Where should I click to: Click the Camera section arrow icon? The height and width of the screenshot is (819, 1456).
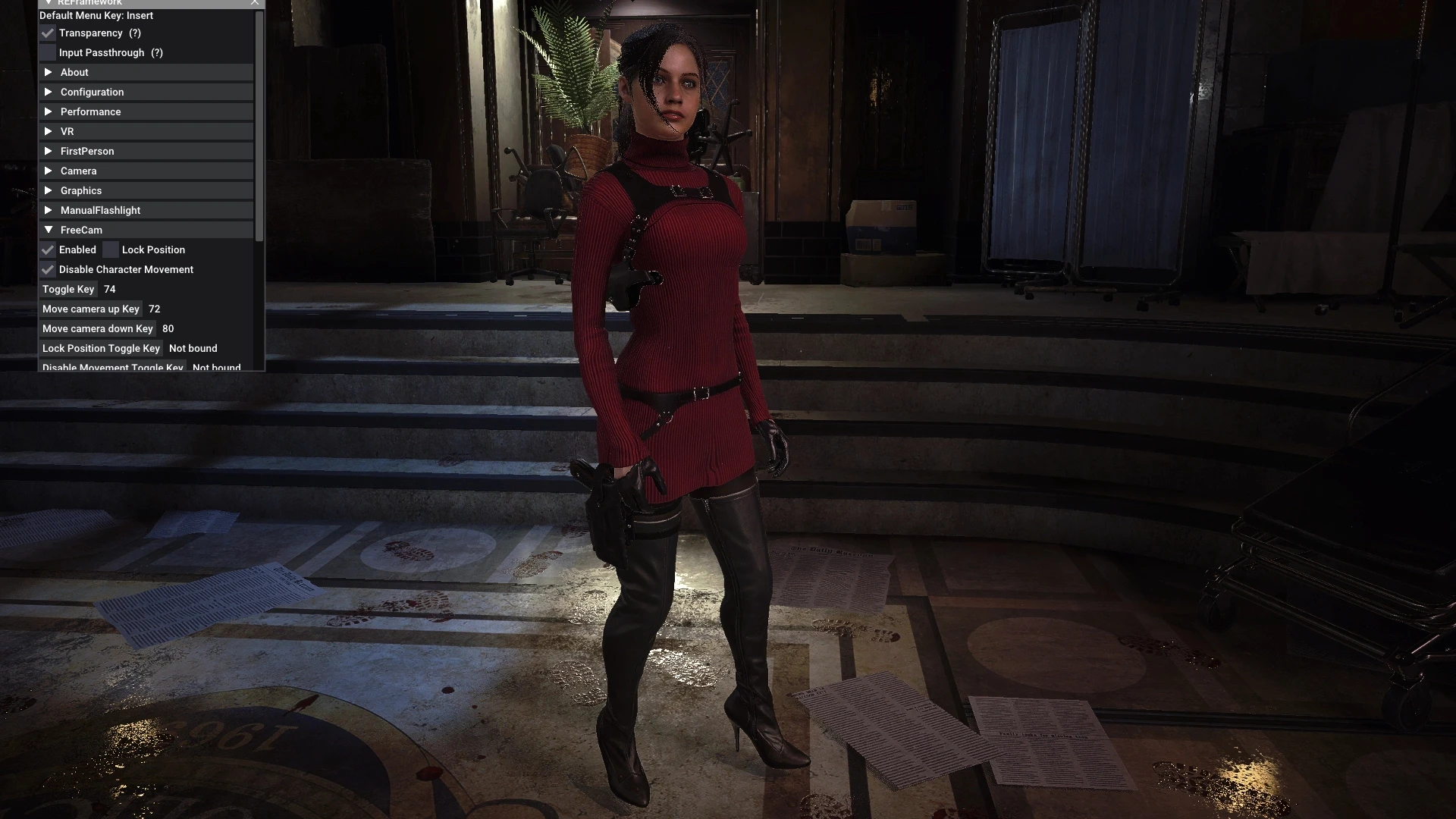[x=49, y=171]
